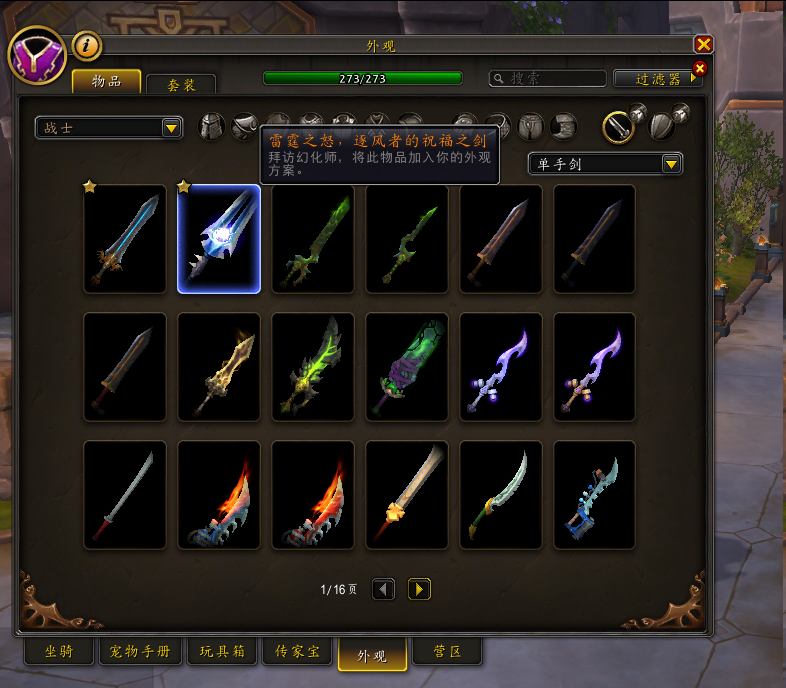Open the 战士 class dropdown
Image resolution: width=786 pixels, height=688 pixels.
click(x=109, y=128)
